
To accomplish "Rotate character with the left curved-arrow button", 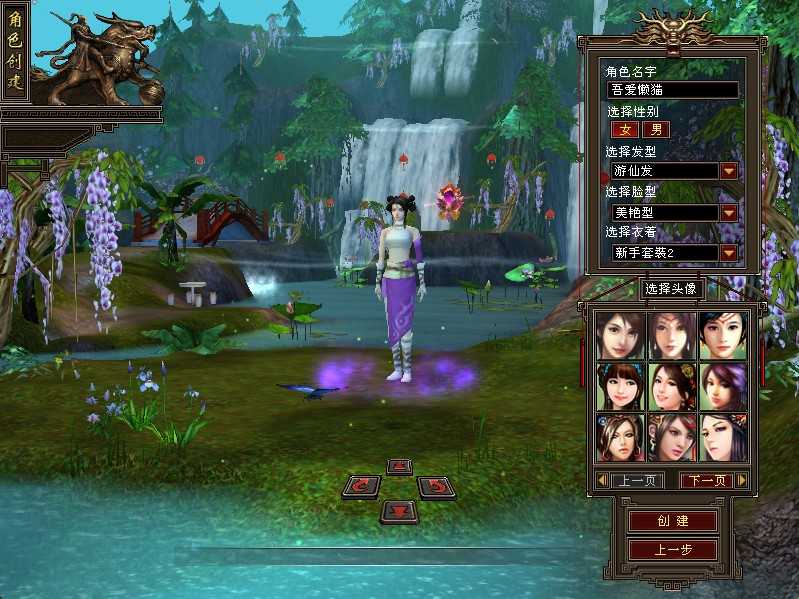I will (x=361, y=487).
